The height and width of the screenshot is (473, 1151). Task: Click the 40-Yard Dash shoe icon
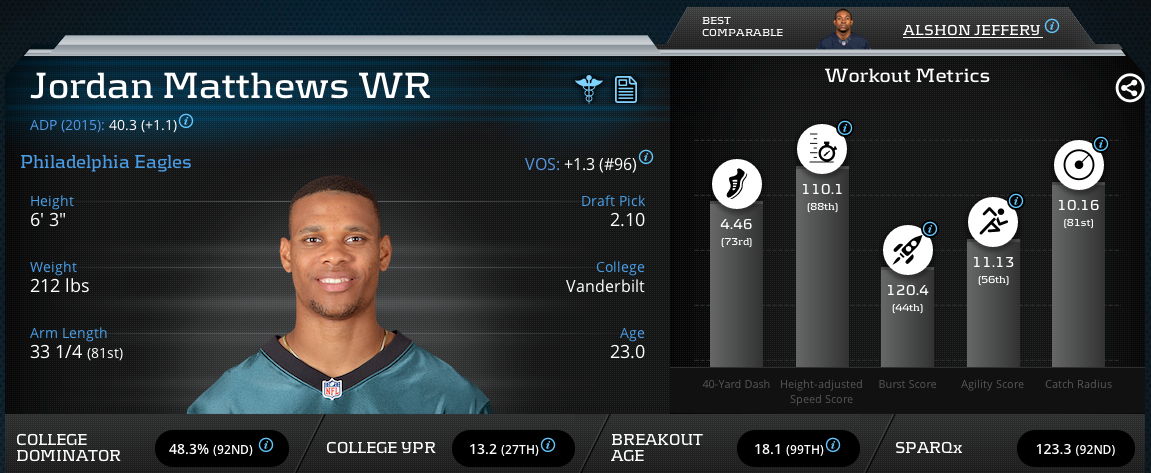[x=736, y=184]
